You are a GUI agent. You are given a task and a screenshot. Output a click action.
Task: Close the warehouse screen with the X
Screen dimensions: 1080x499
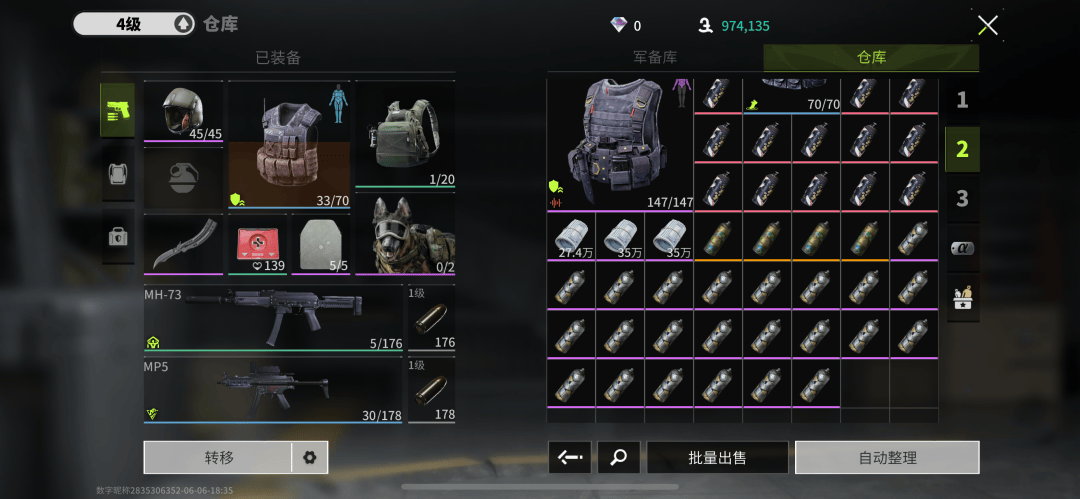coord(987,26)
